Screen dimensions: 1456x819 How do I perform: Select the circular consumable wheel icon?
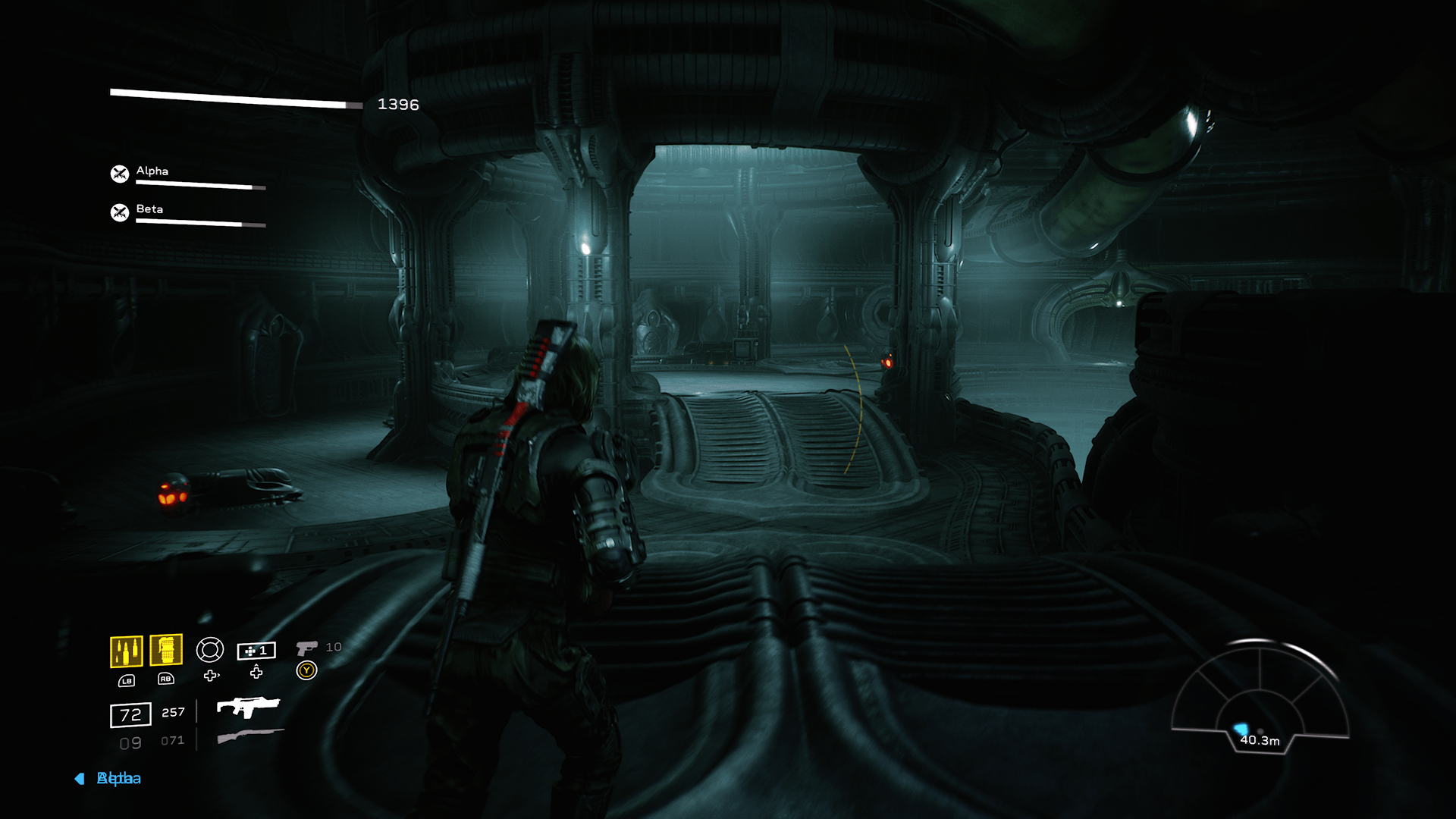pyautogui.click(x=210, y=650)
